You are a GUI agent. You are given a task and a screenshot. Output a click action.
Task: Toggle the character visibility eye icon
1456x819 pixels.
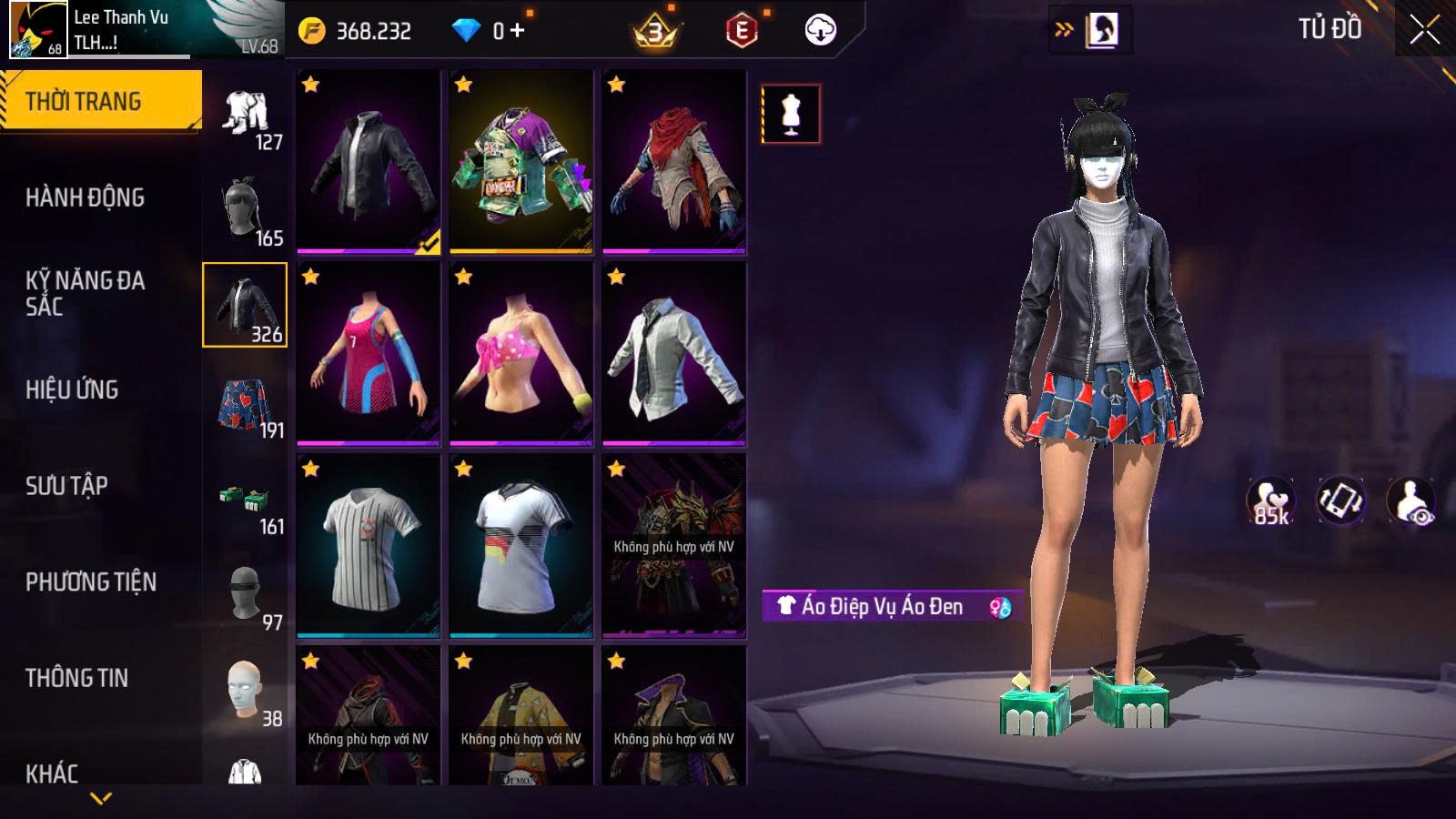(1410, 501)
